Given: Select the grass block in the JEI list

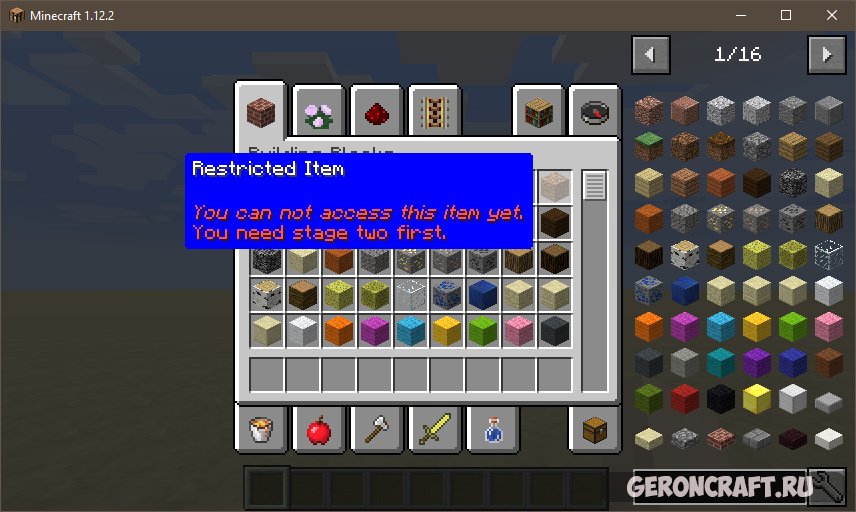Looking at the screenshot, I should click(x=647, y=146).
